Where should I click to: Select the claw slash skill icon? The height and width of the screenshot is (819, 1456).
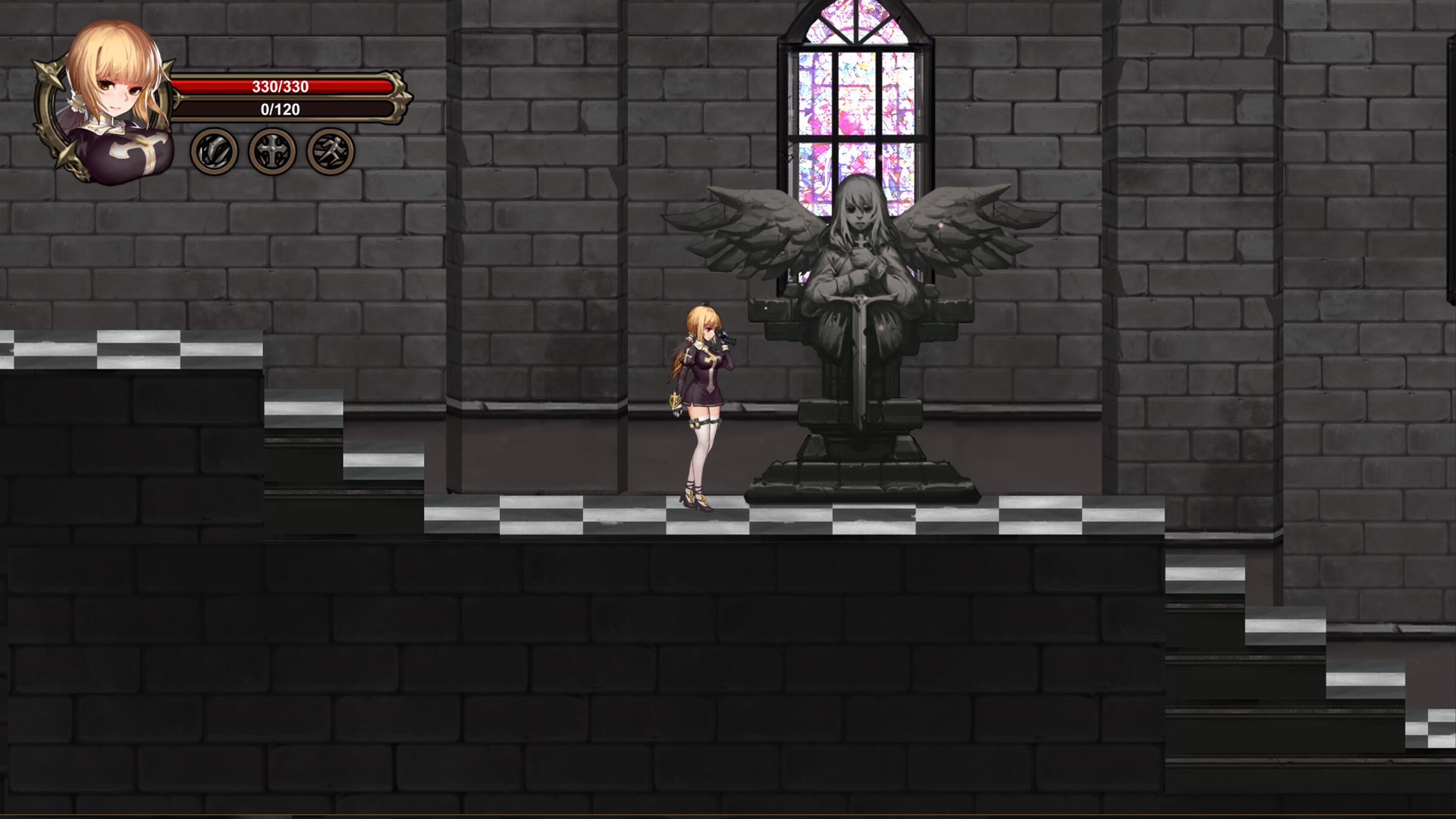coord(215,149)
